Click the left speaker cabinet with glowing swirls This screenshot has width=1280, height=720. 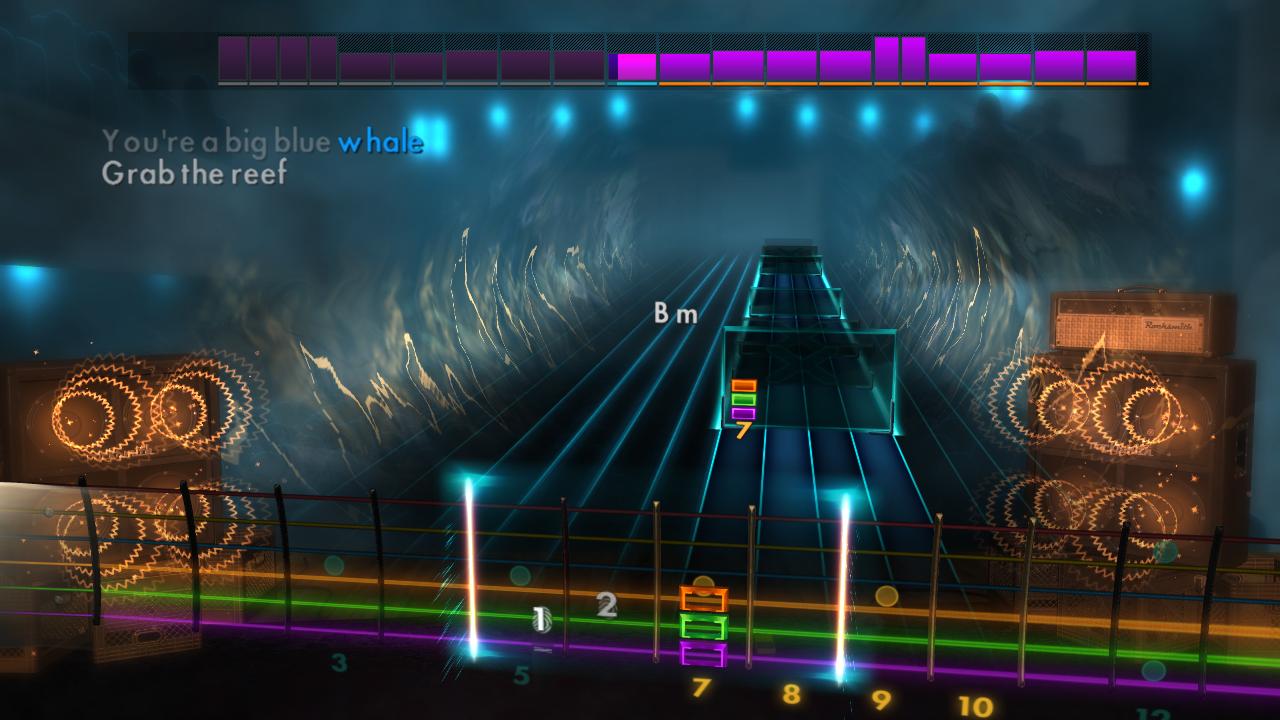pyautogui.click(x=130, y=410)
